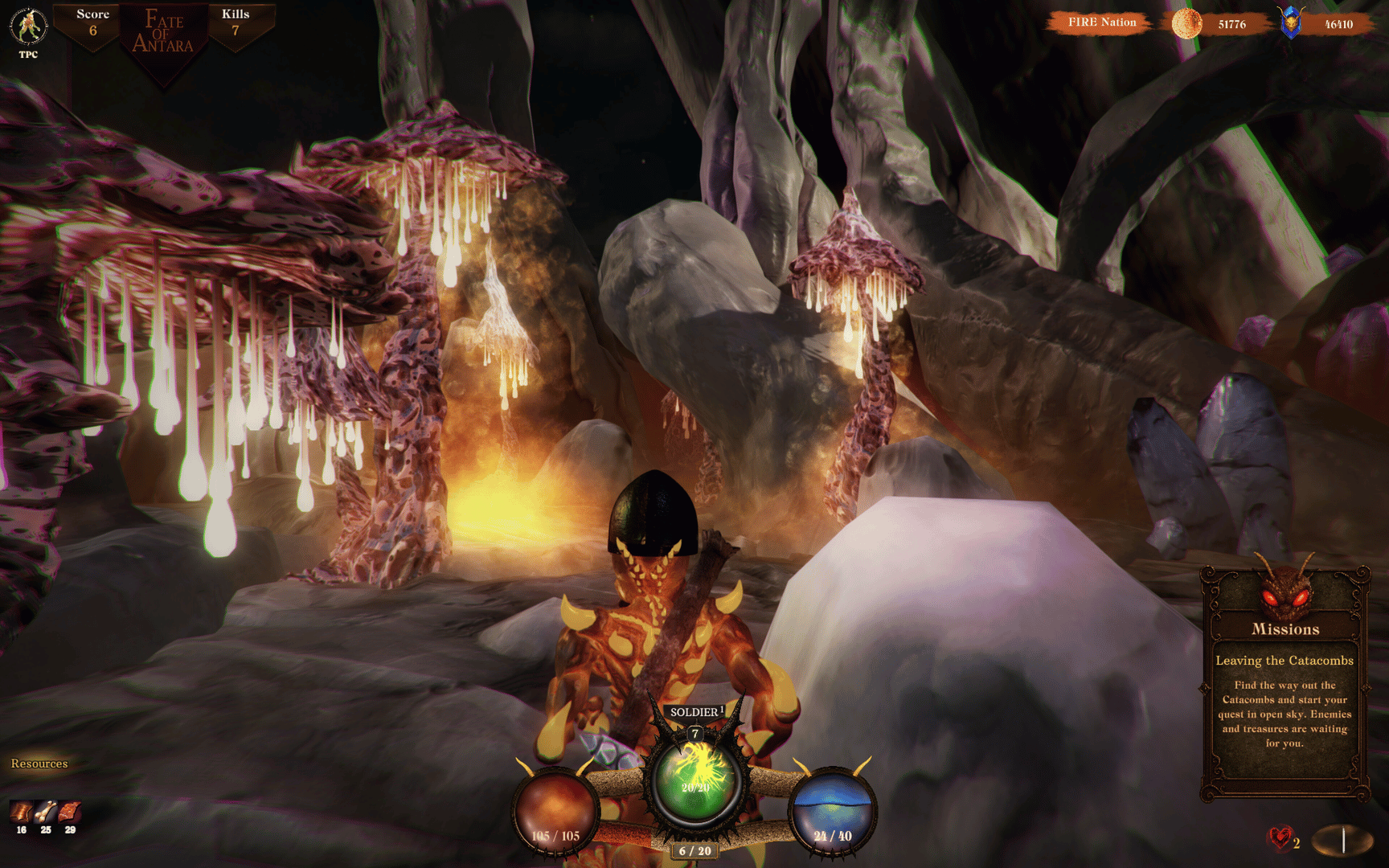Screen dimensions: 1389x868
Task: Click the FIRE Nation banner
Action: click(x=1101, y=23)
